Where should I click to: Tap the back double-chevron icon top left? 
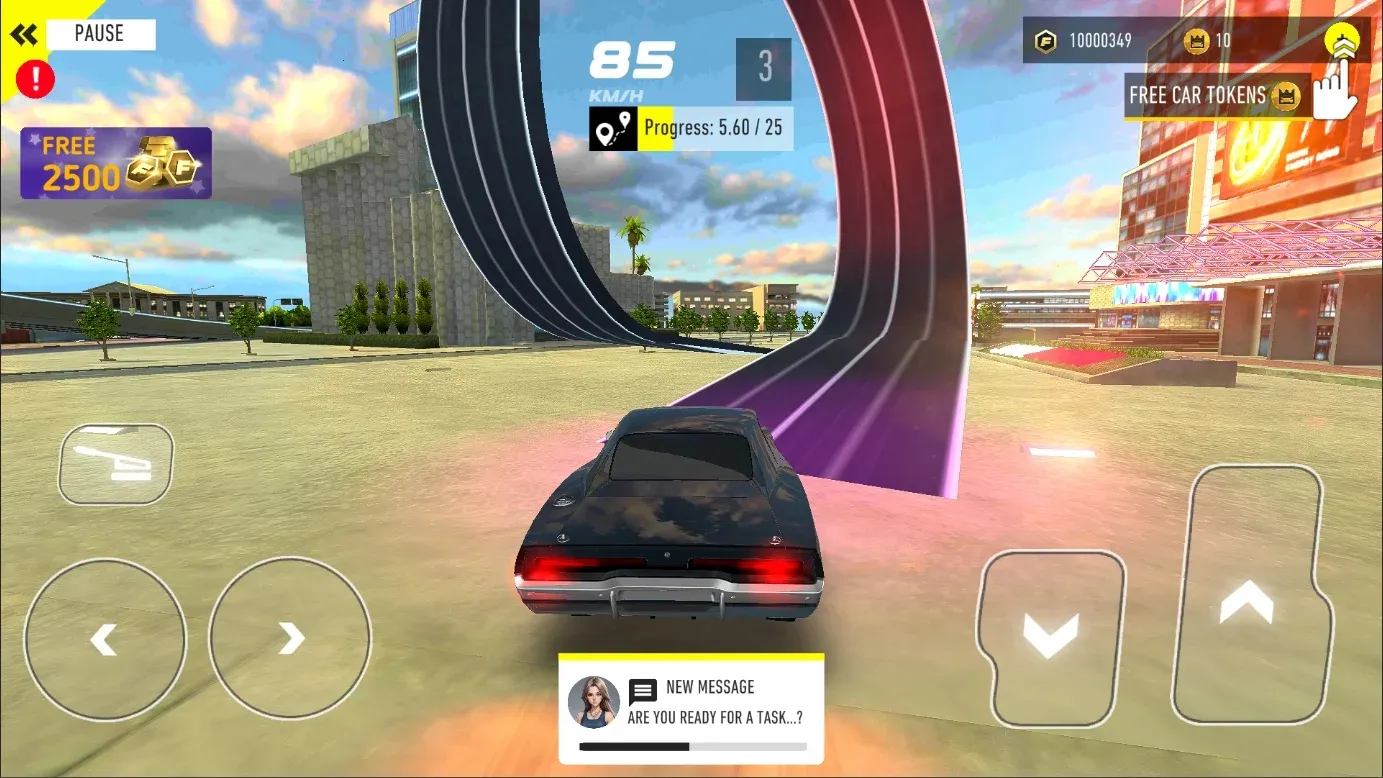[x=24, y=33]
